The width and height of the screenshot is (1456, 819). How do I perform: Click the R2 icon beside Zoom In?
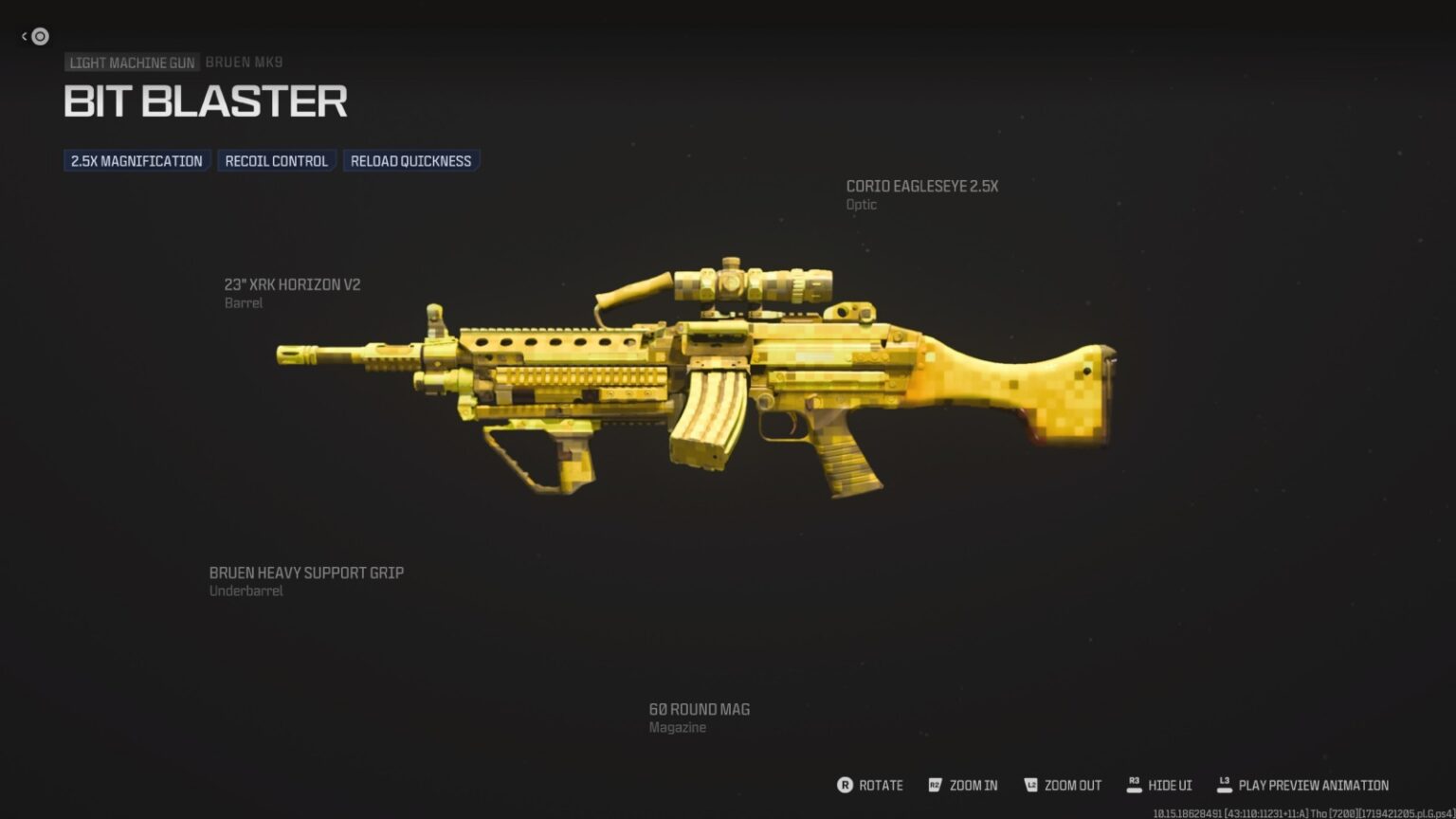[935, 785]
